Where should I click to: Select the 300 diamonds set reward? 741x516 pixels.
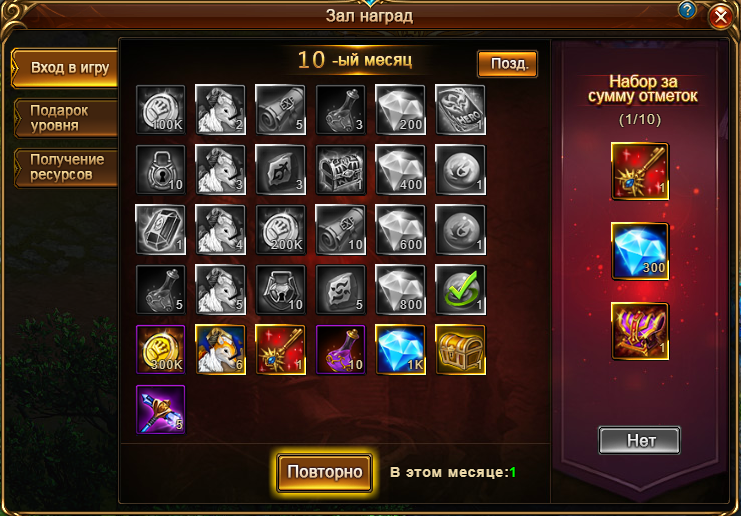click(640, 250)
